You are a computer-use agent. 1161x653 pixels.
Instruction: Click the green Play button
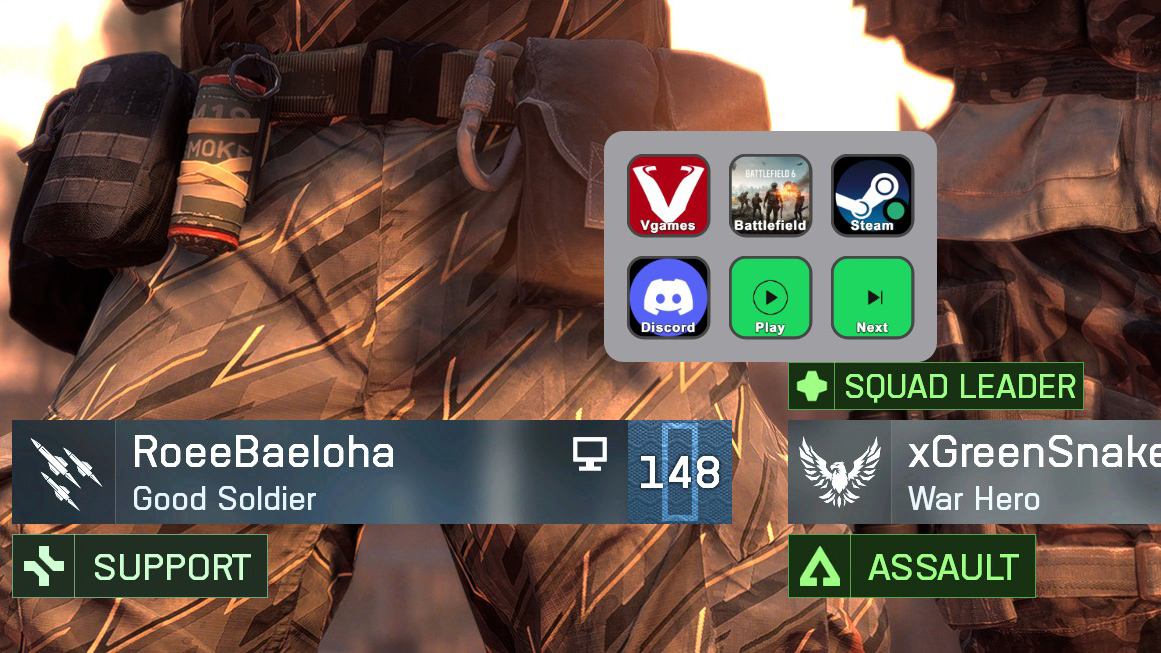[770, 297]
